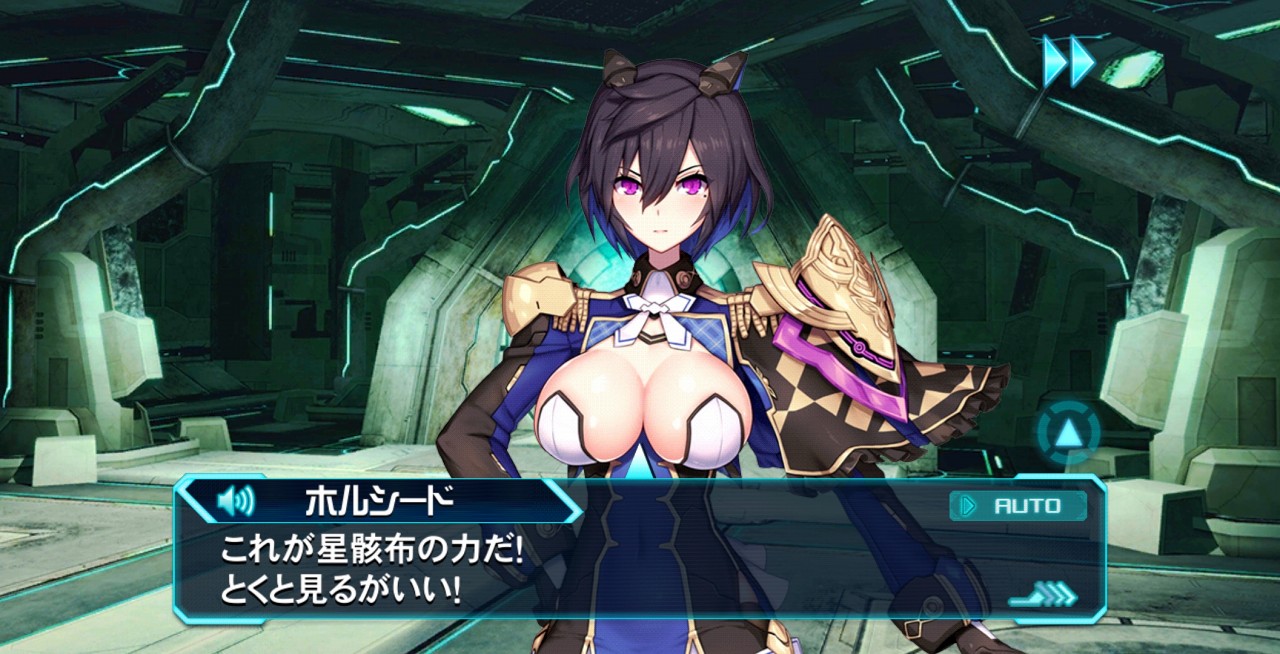Image resolution: width=1280 pixels, height=654 pixels.
Task: Hide the dialogue box with the triangle button
Action: 1067,433
